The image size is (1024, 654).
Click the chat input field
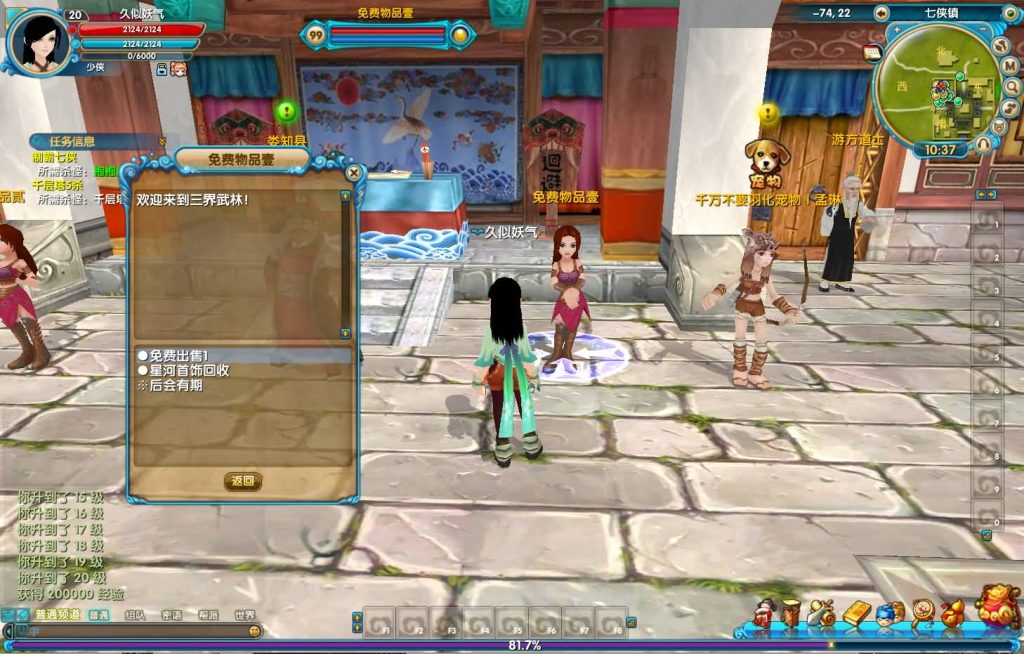[x=130, y=632]
